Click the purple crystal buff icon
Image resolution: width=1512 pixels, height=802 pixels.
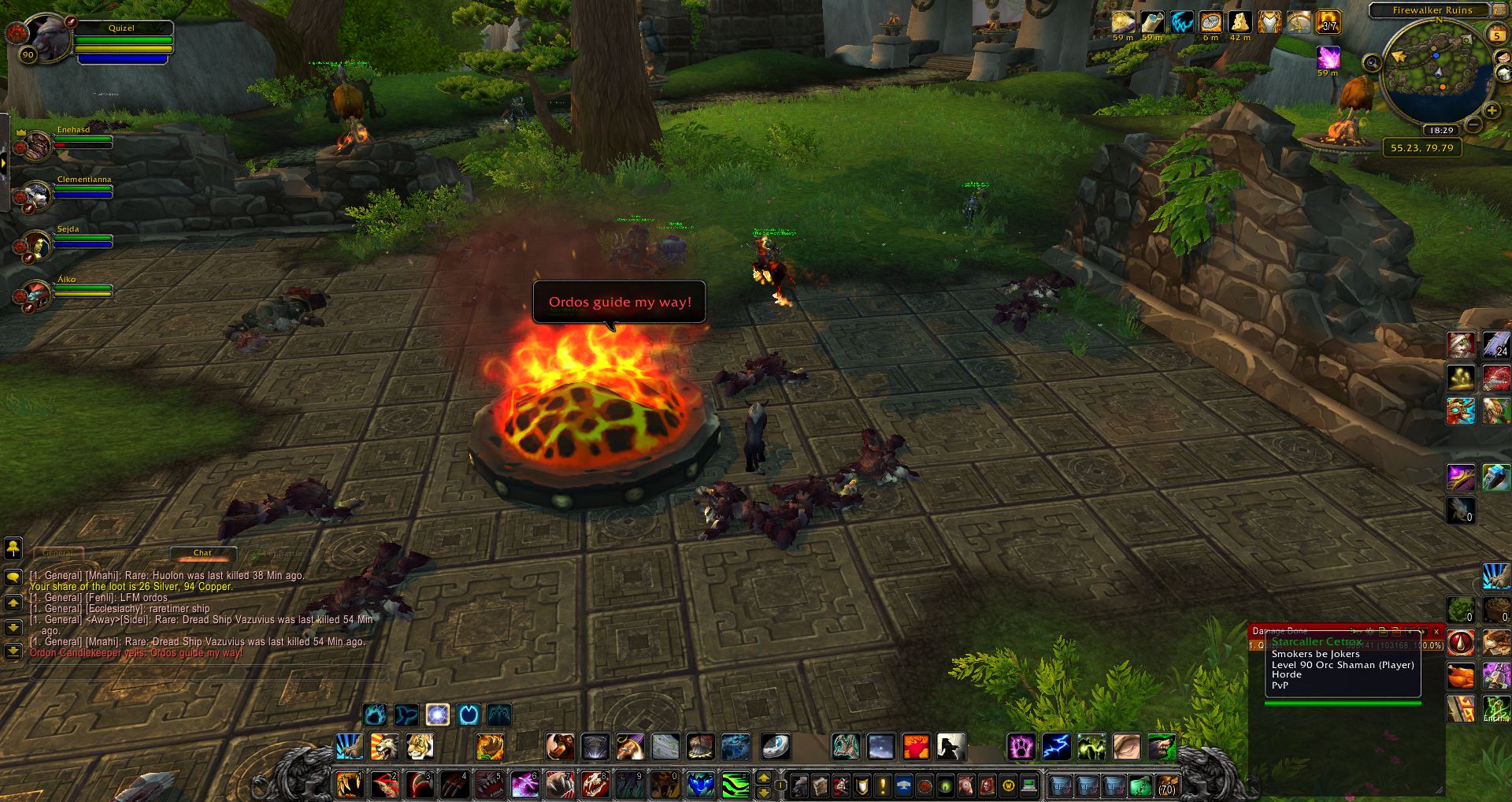(x=1329, y=57)
